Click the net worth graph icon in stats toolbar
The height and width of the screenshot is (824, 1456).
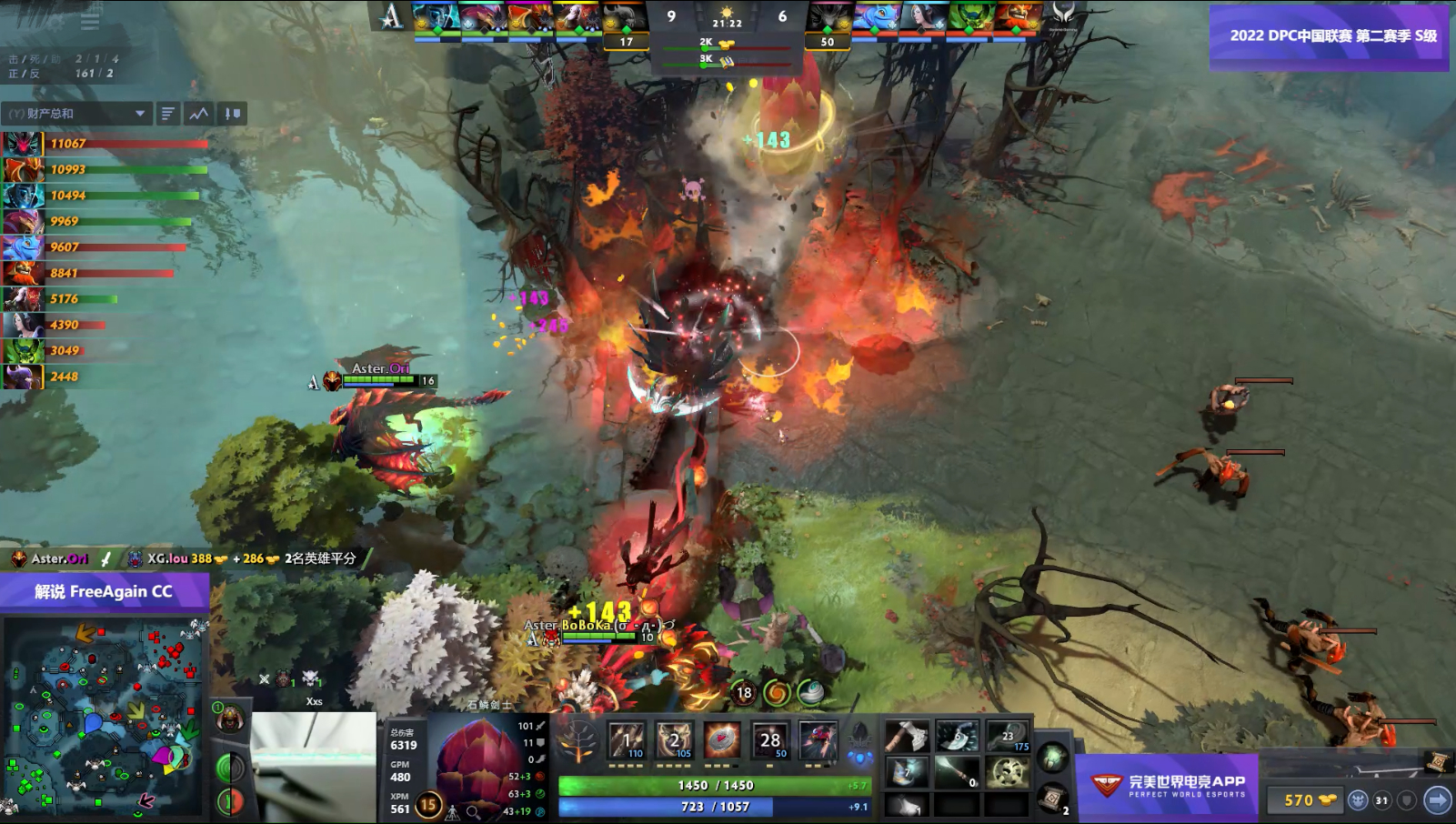pyautogui.click(x=196, y=113)
